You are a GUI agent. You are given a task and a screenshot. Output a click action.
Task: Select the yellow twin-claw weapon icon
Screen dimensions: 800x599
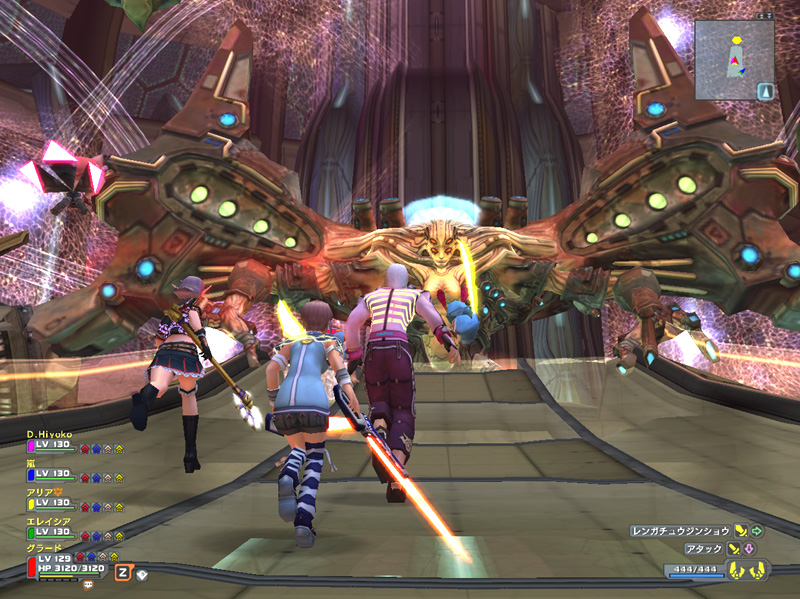[x=746, y=572]
